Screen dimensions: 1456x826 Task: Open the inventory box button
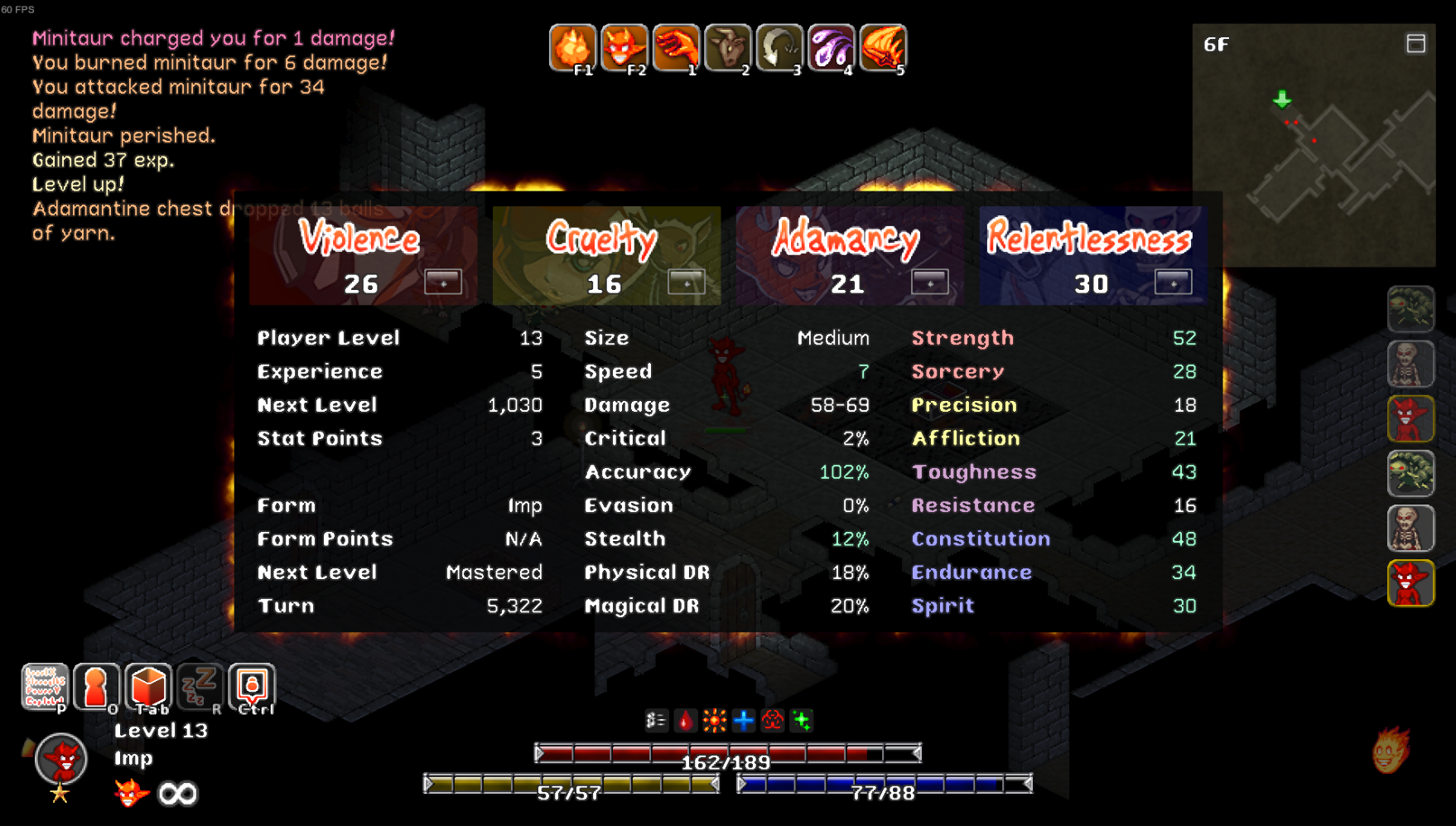pyautogui.click(x=148, y=687)
